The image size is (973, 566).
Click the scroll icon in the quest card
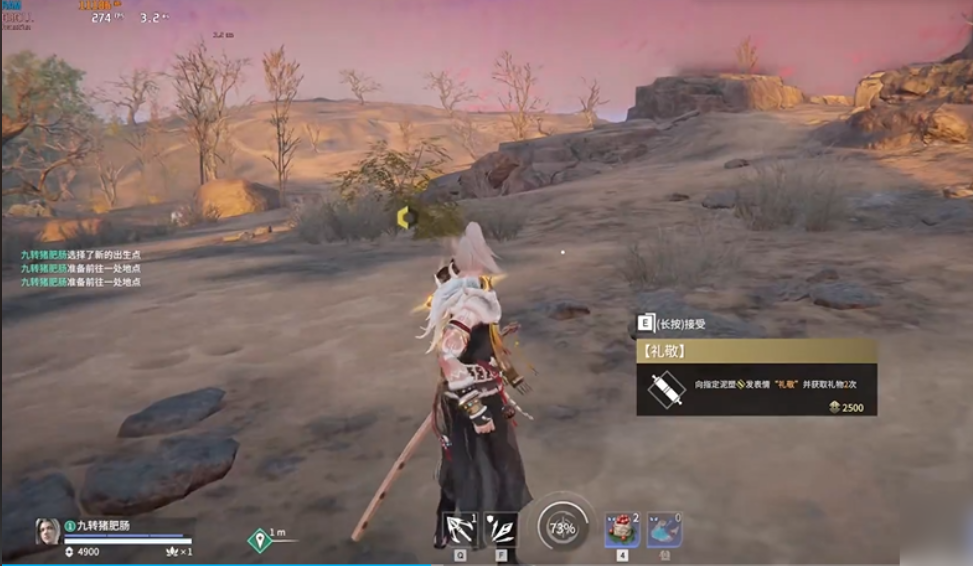[664, 389]
